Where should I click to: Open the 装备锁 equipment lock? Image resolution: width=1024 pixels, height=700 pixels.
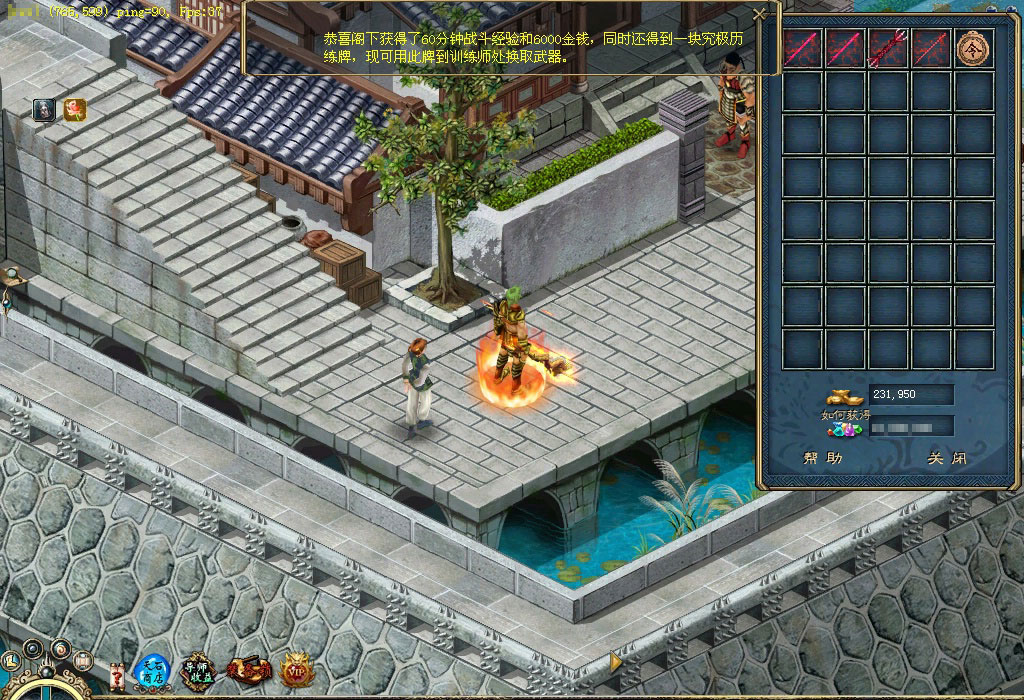[247, 672]
